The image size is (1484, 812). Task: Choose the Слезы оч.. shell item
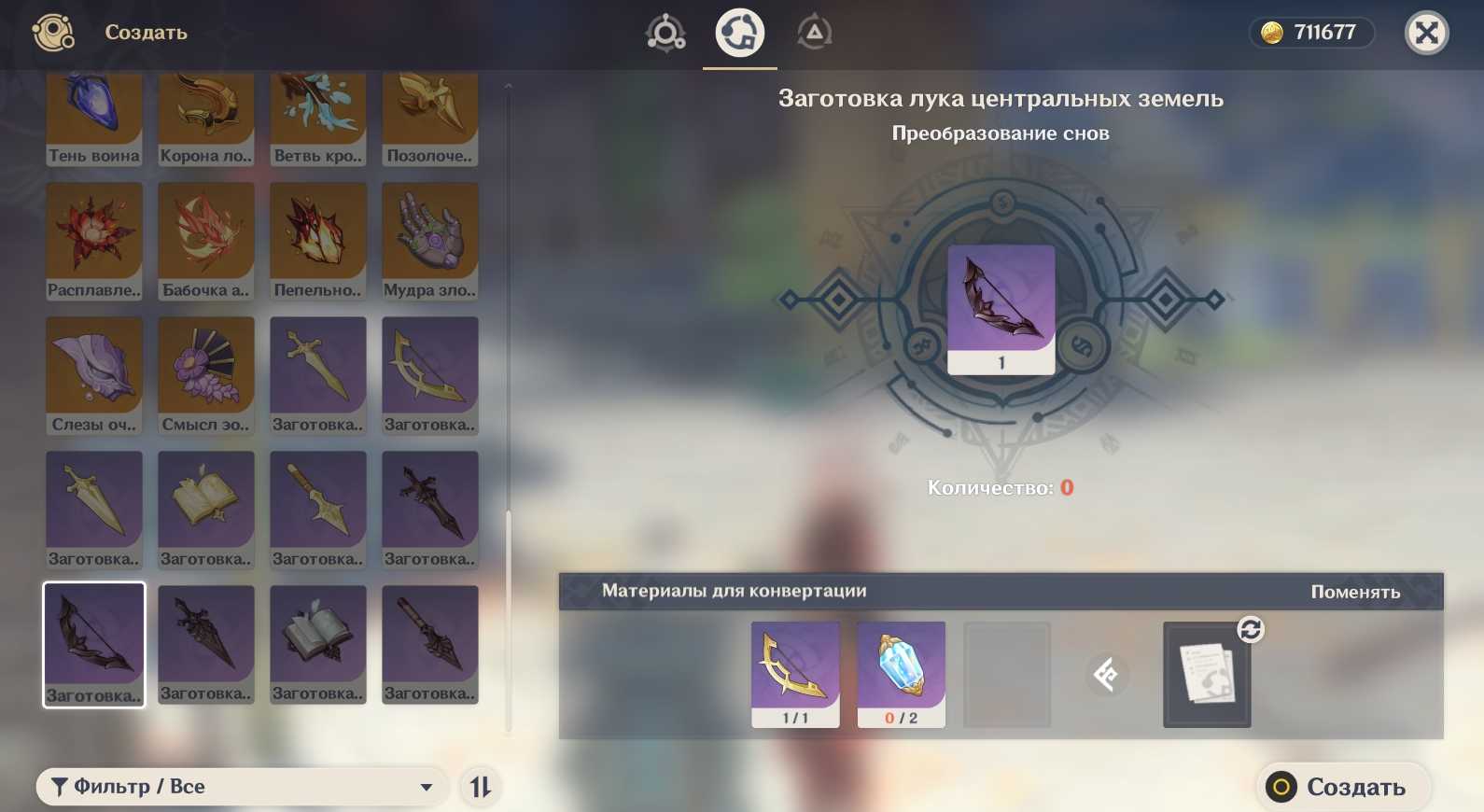pyautogui.click(x=94, y=376)
